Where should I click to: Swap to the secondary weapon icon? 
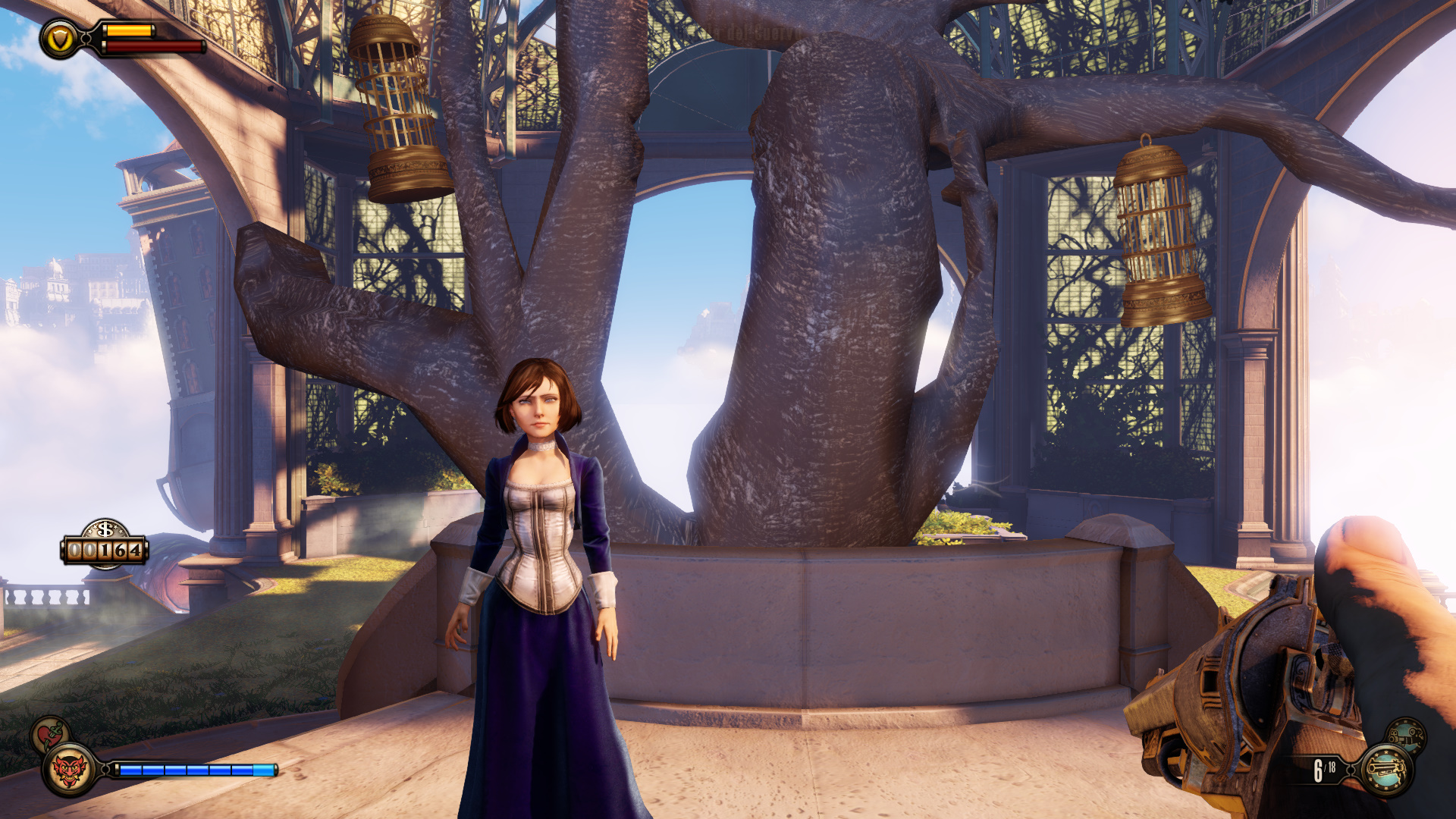coord(1407,736)
